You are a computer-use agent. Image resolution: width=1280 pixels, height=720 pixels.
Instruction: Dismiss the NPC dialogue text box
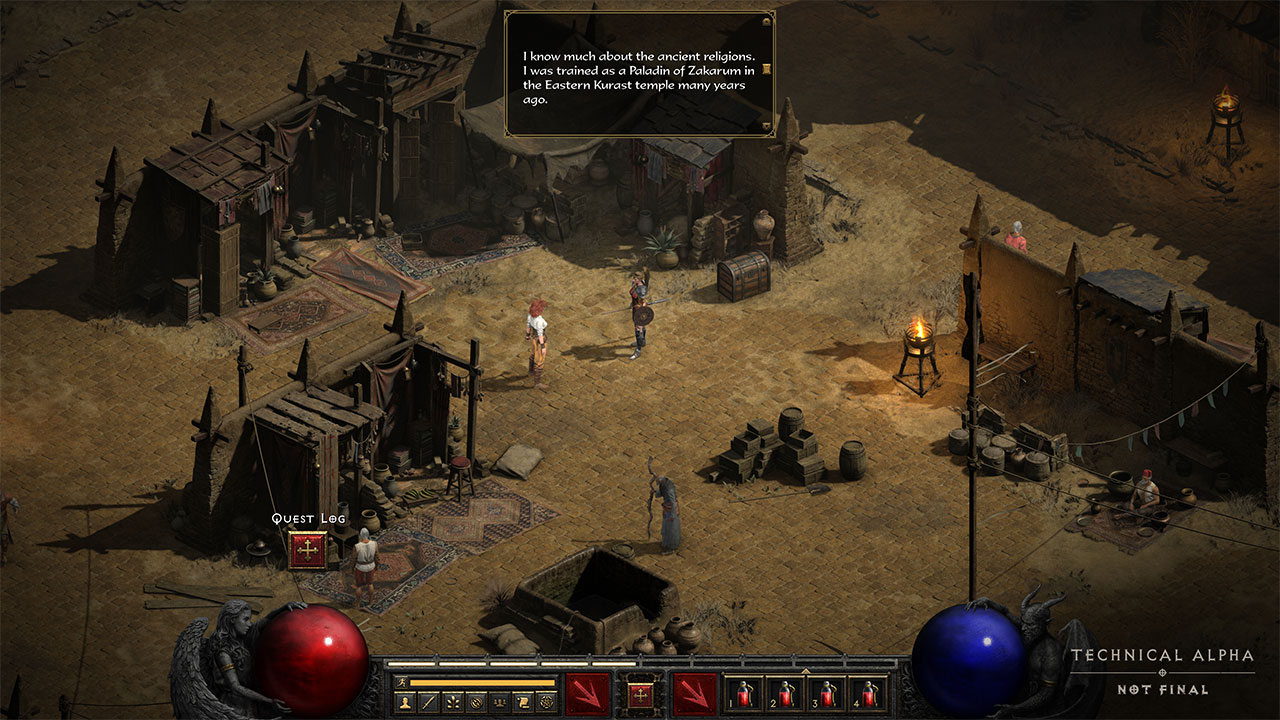click(x=640, y=75)
